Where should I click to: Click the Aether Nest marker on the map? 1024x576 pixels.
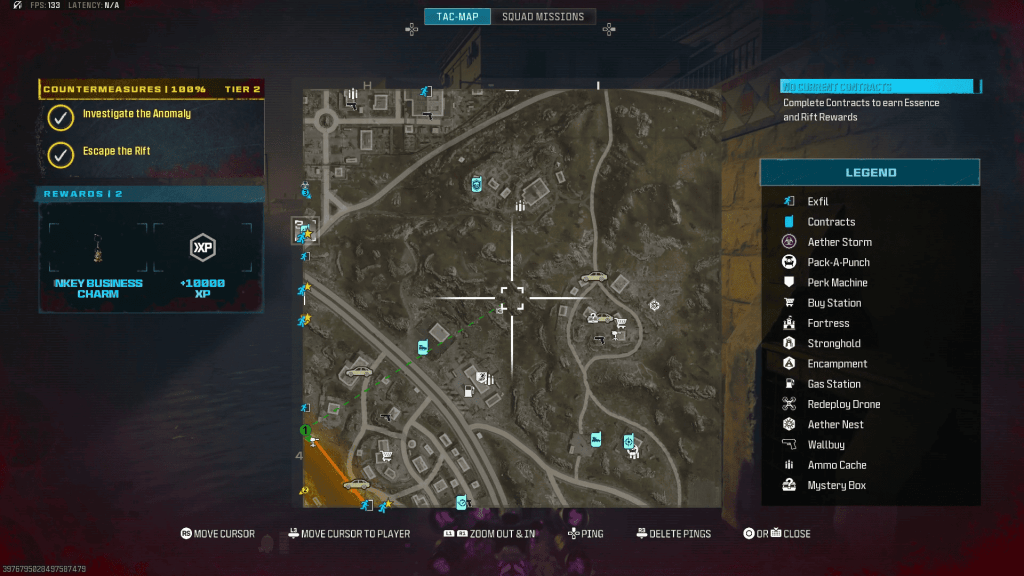point(655,305)
